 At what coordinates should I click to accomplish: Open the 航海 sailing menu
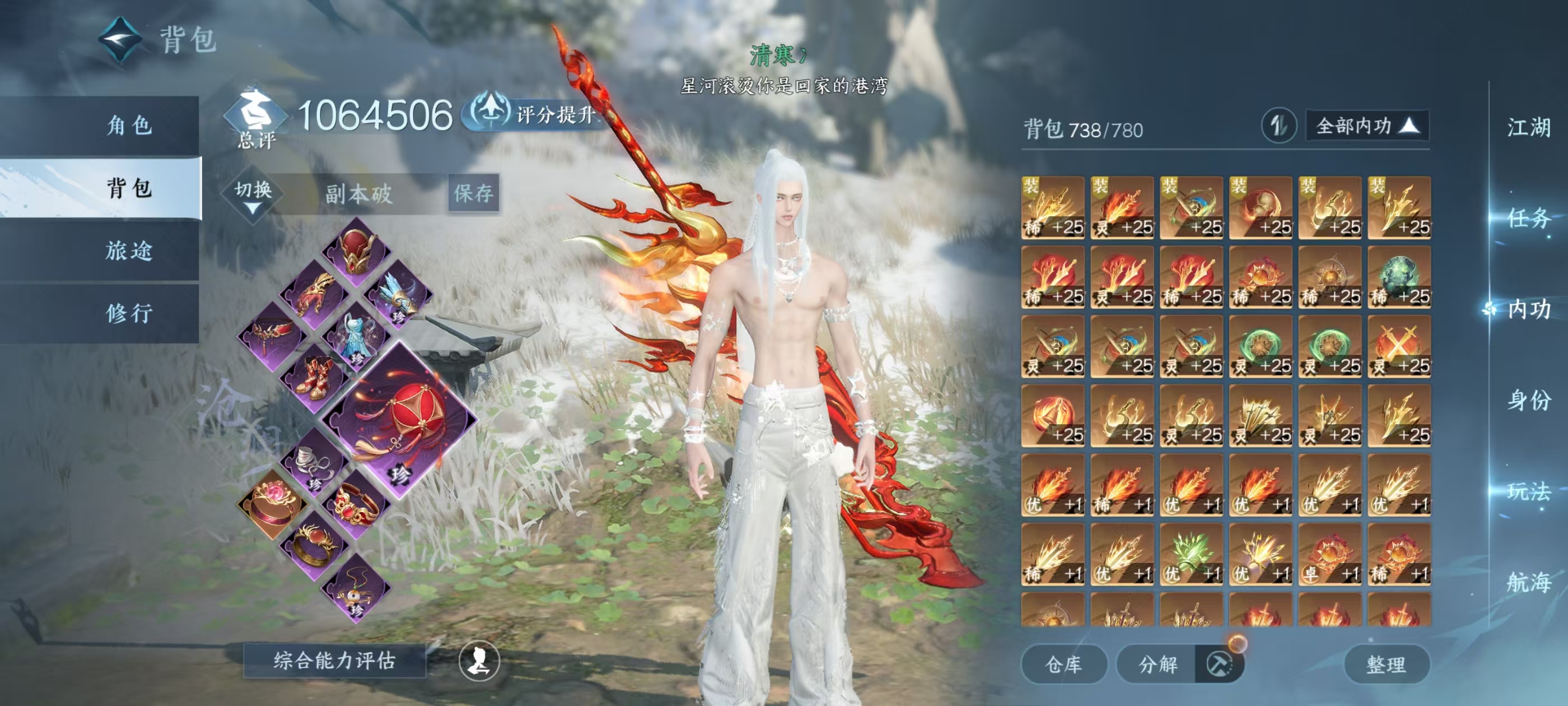click(x=1528, y=582)
